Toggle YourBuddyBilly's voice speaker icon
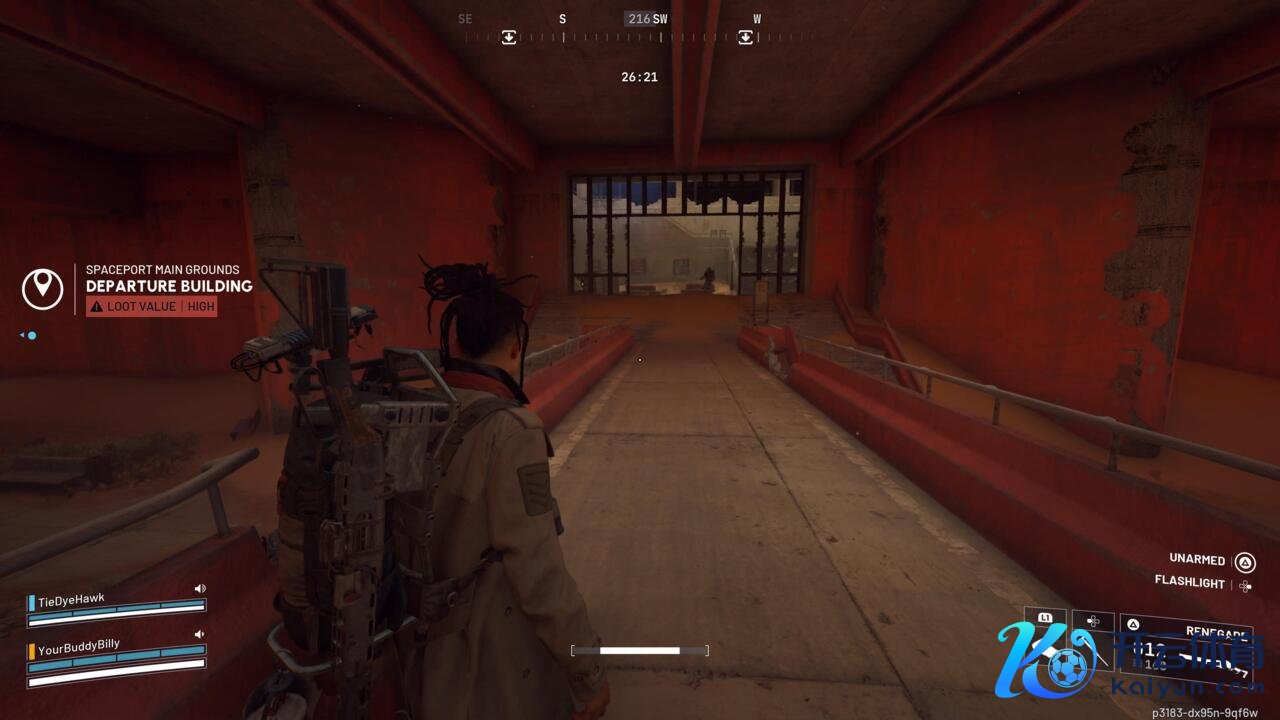Image resolution: width=1280 pixels, height=720 pixels. pos(199,634)
